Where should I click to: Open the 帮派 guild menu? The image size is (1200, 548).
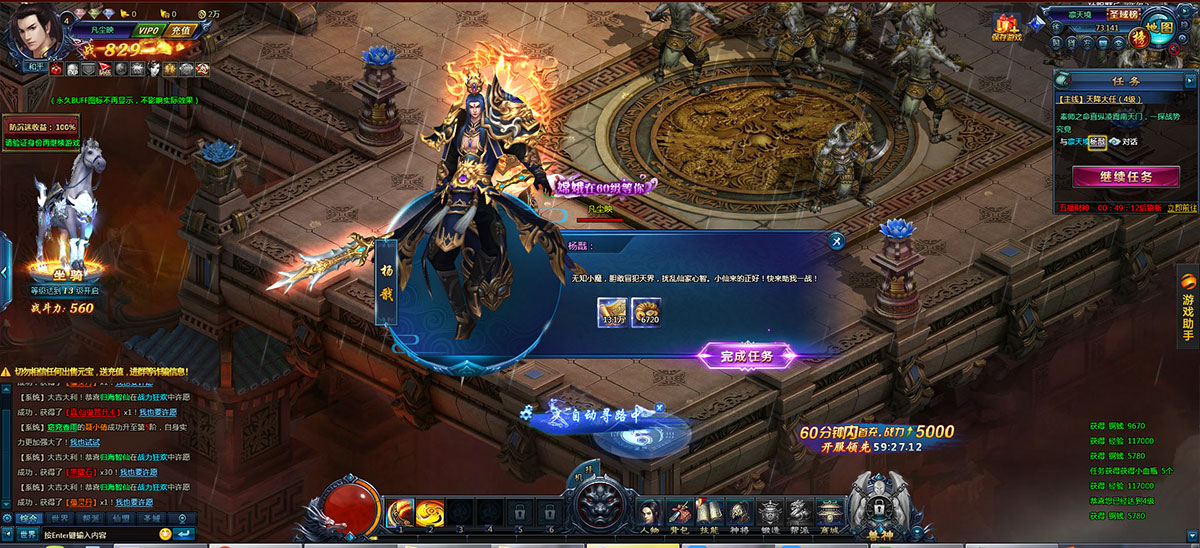(x=798, y=512)
